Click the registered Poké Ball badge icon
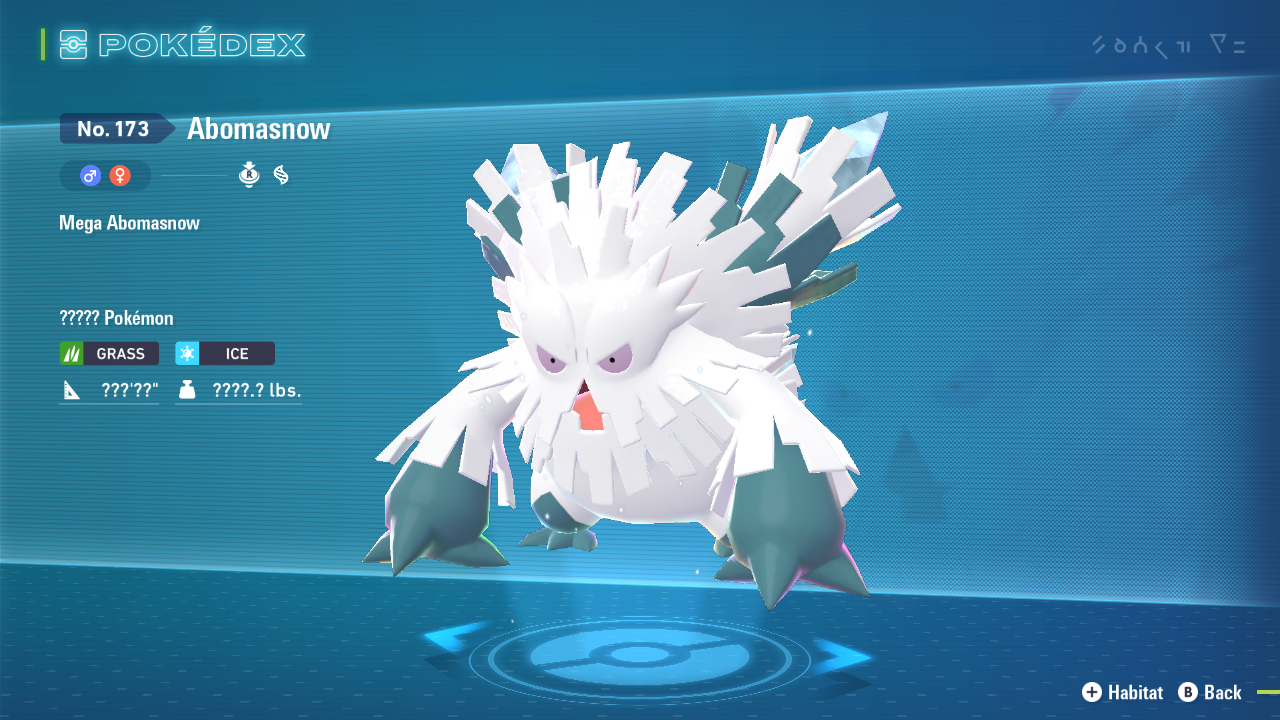The height and width of the screenshot is (720, 1280). point(248,175)
